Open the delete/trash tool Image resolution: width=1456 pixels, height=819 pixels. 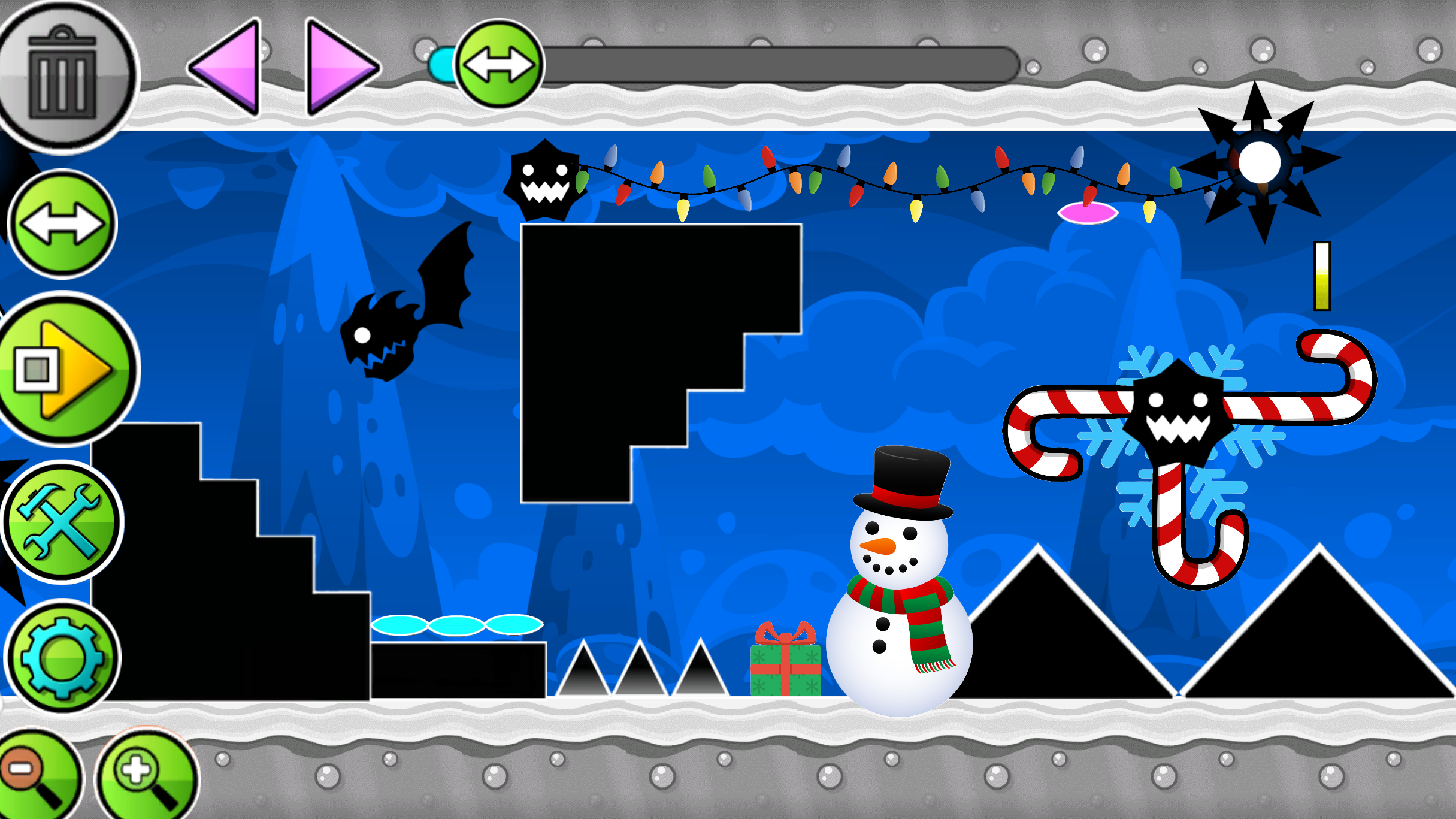click(63, 66)
